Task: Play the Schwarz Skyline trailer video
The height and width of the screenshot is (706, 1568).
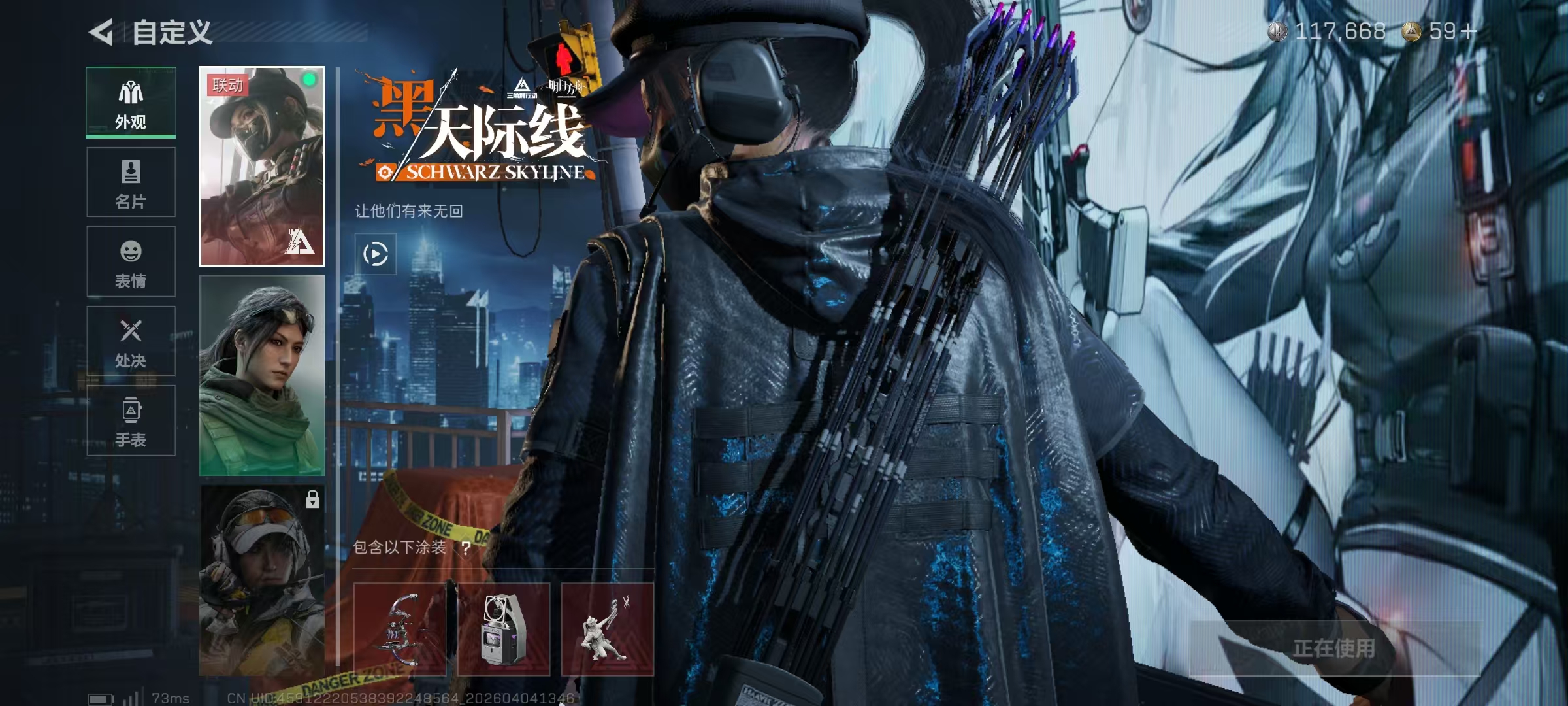Action: 376,254
